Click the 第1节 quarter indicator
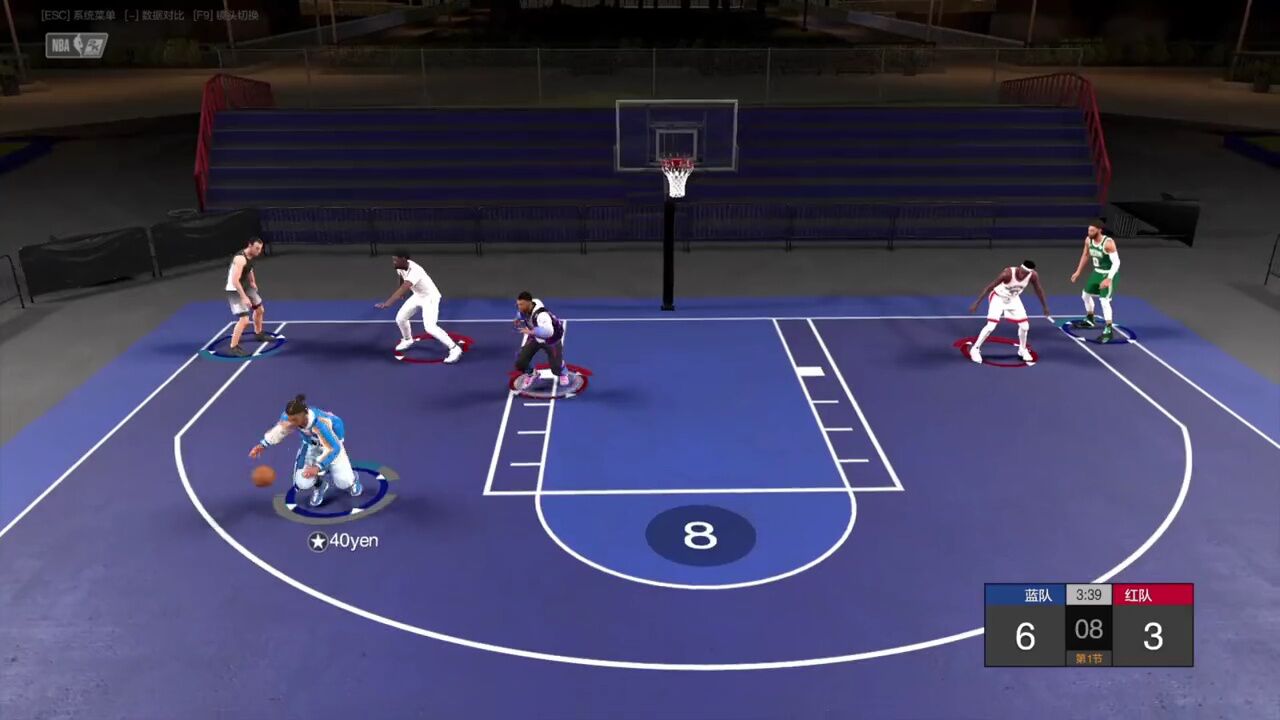Image resolution: width=1280 pixels, height=720 pixels. click(1089, 658)
